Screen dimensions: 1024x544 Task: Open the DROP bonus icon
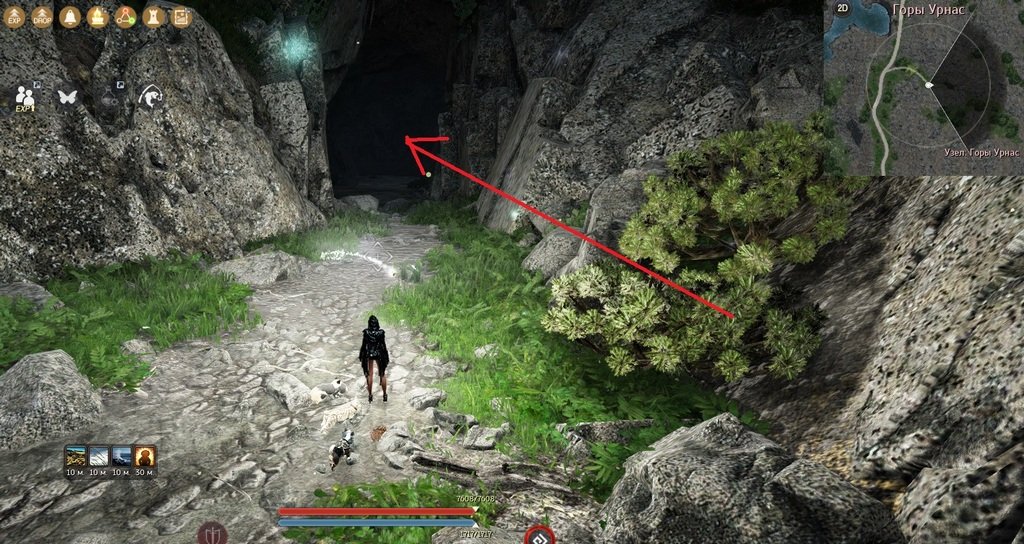tap(42, 17)
